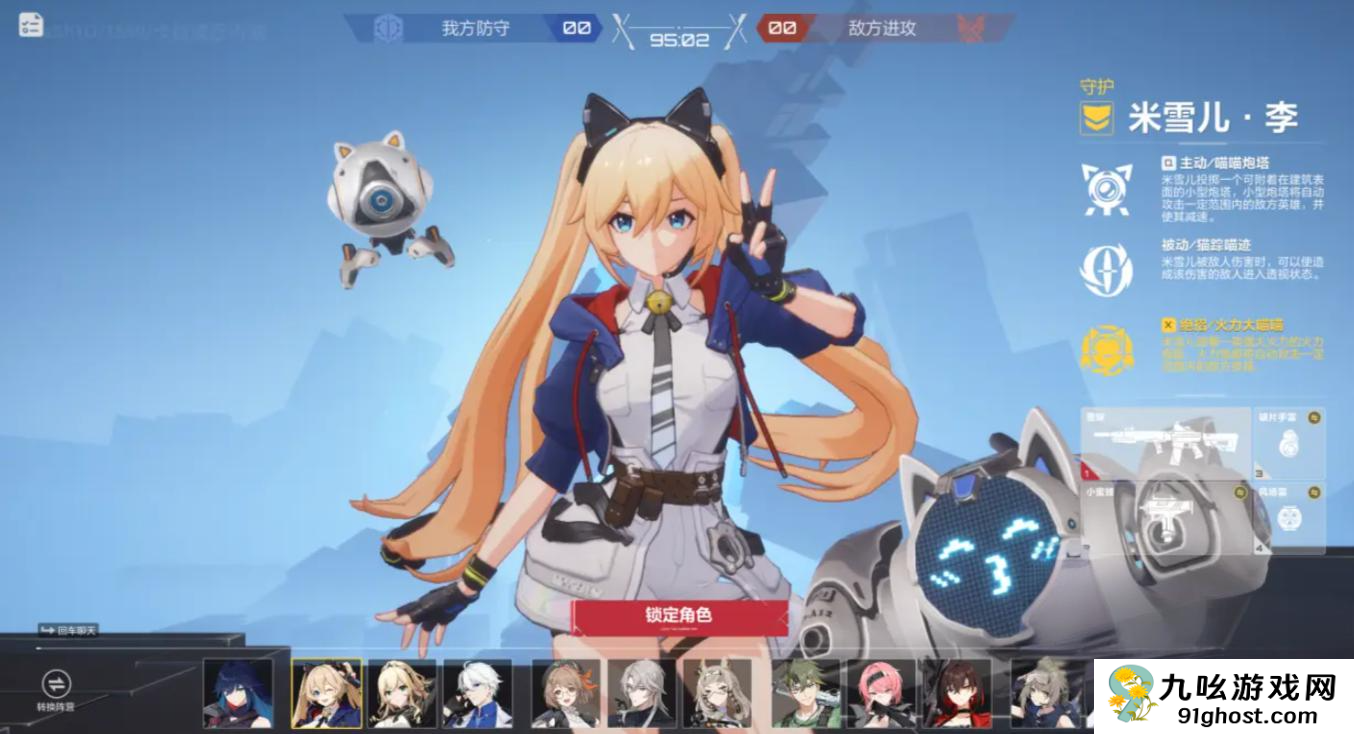Image resolution: width=1354 pixels, height=734 pixels.
Task: Choose the green-haired character portrait
Action: click(805, 692)
